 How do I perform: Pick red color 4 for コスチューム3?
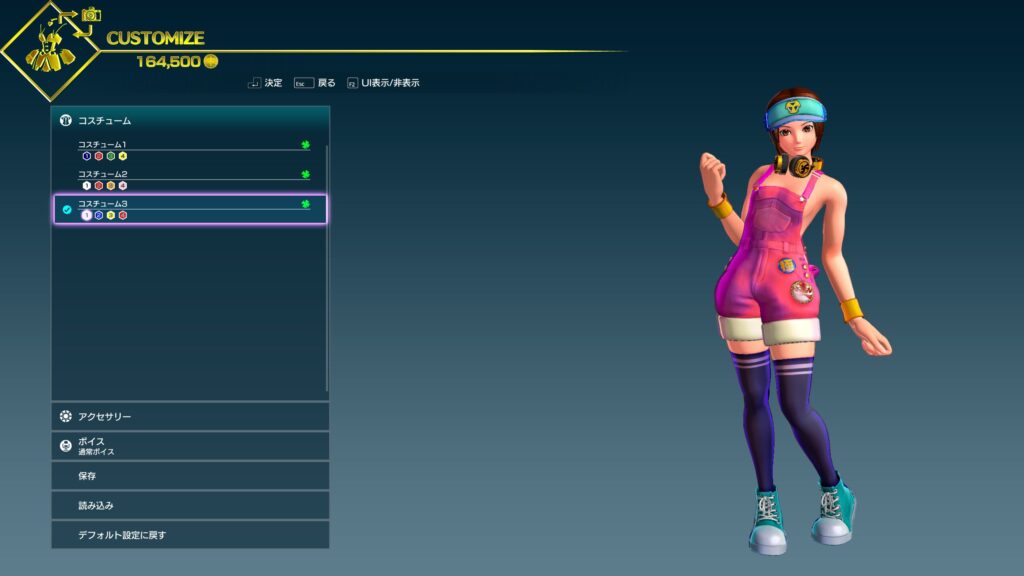point(122,215)
